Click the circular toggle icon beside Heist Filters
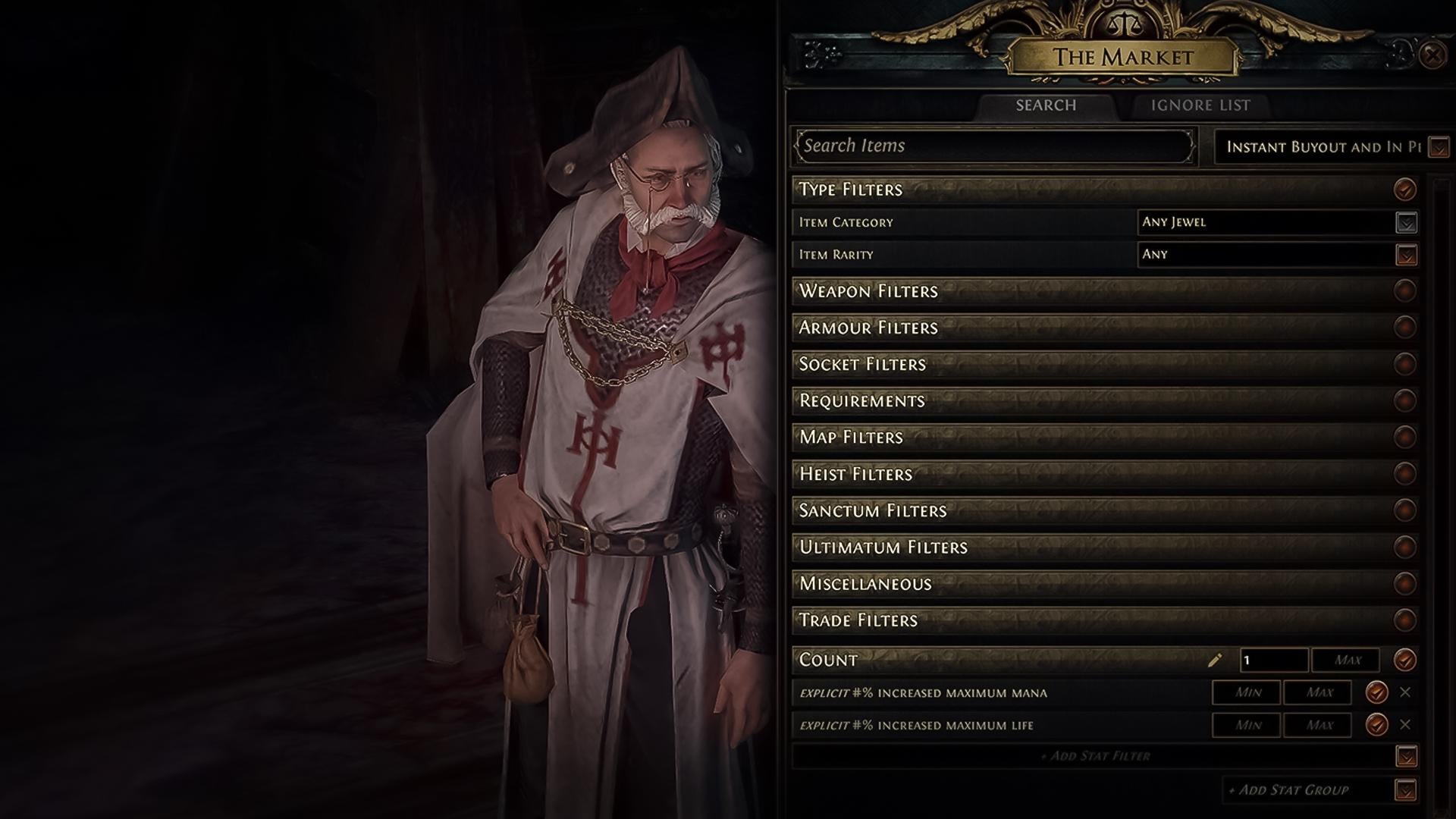1456x819 pixels. (1404, 474)
